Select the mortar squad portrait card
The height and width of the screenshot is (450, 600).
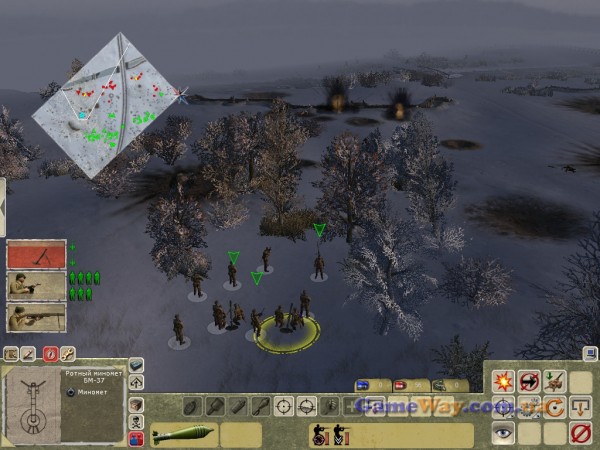(x=36, y=254)
